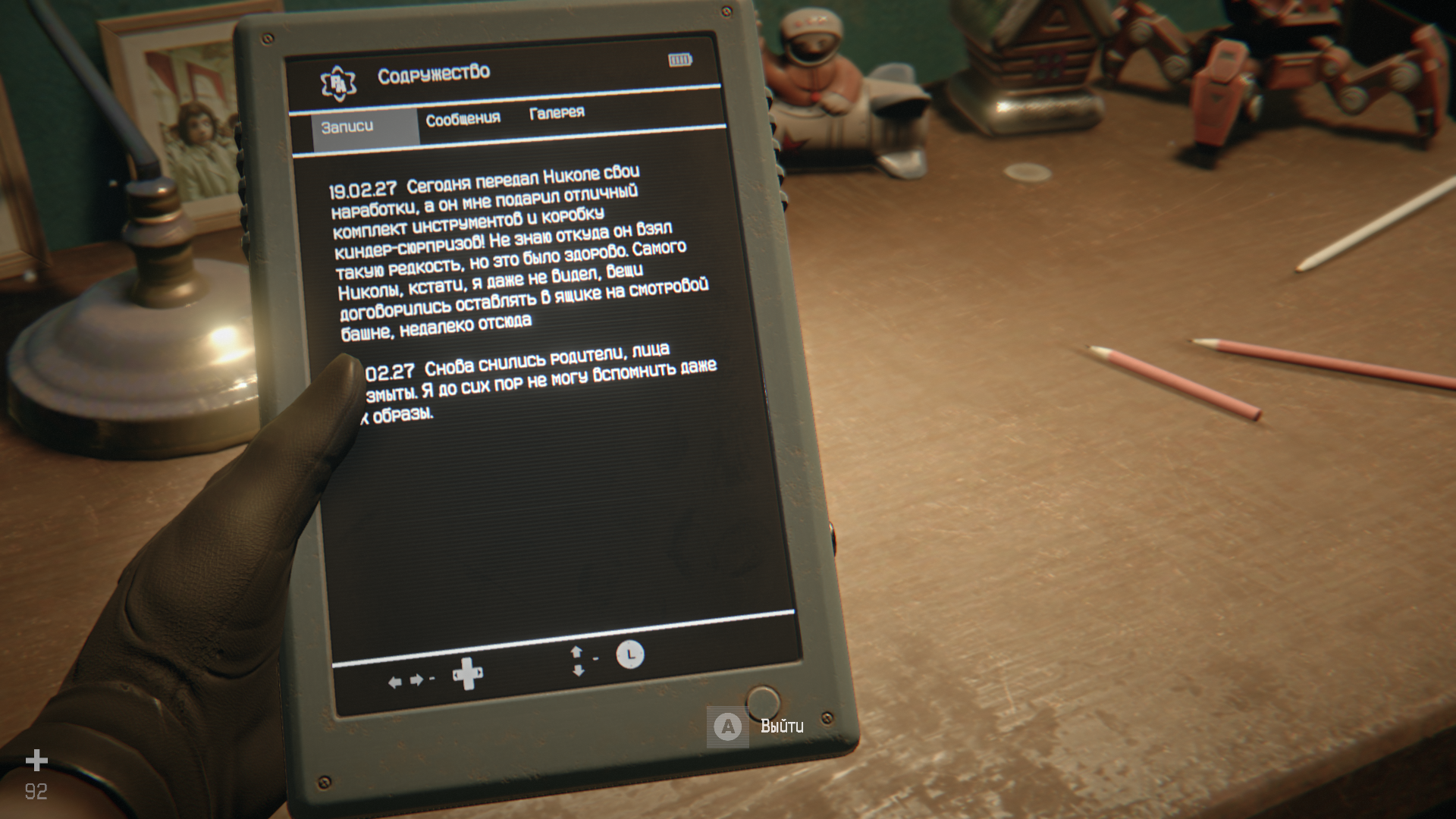Switch to the Сообщения tab
Image resolution: width=1456 pixels, height=819 pixels.
pyautogui.click(x=463, y=120)
